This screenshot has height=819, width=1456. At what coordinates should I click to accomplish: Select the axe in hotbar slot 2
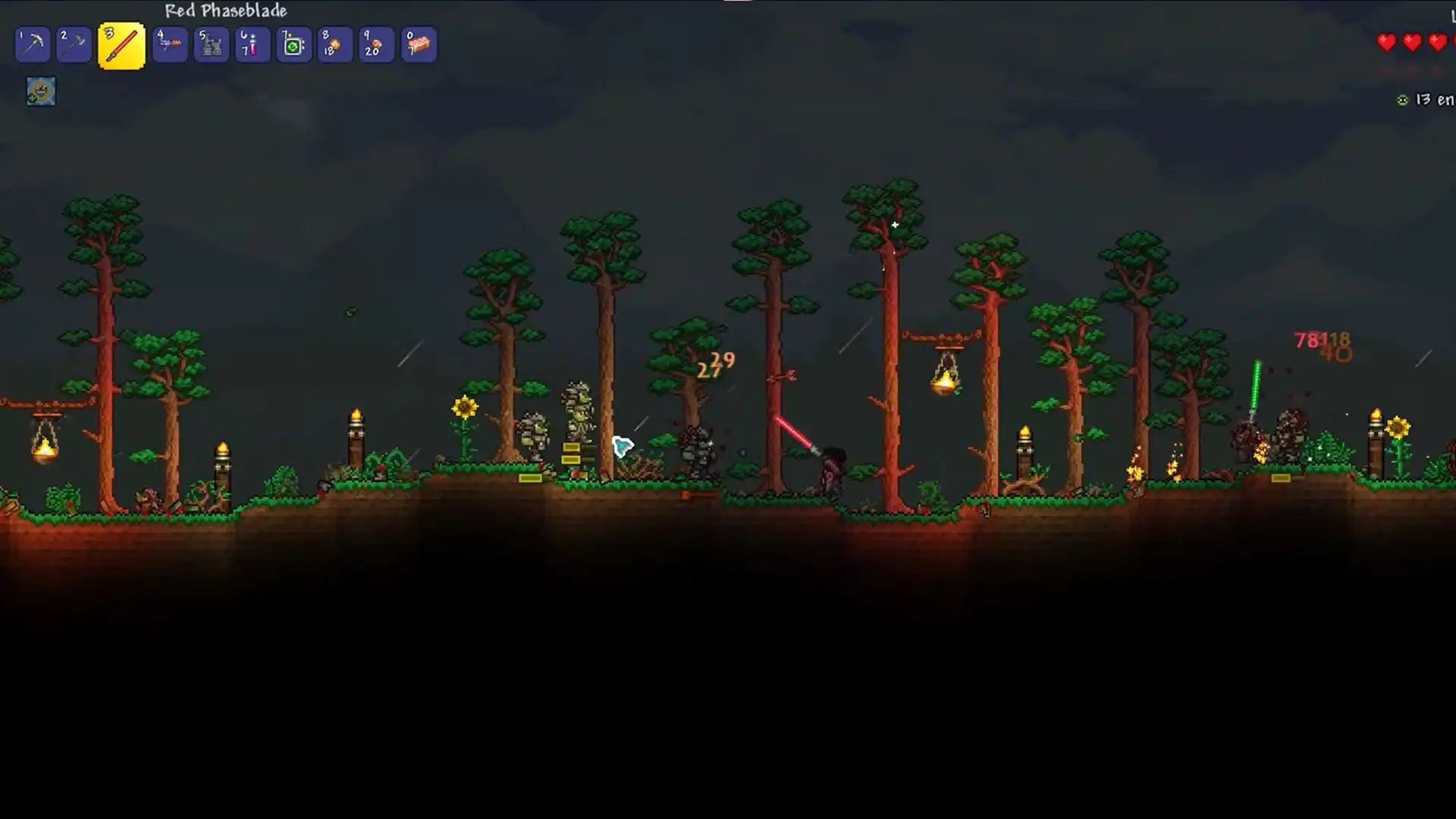(x=74, y=44)
